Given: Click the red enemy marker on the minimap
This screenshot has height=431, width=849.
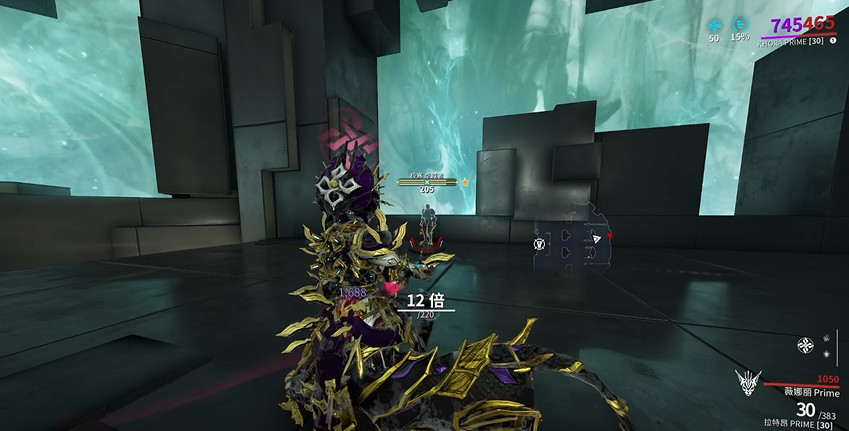Looking at the screenshot, I should (x=609, y=236).
